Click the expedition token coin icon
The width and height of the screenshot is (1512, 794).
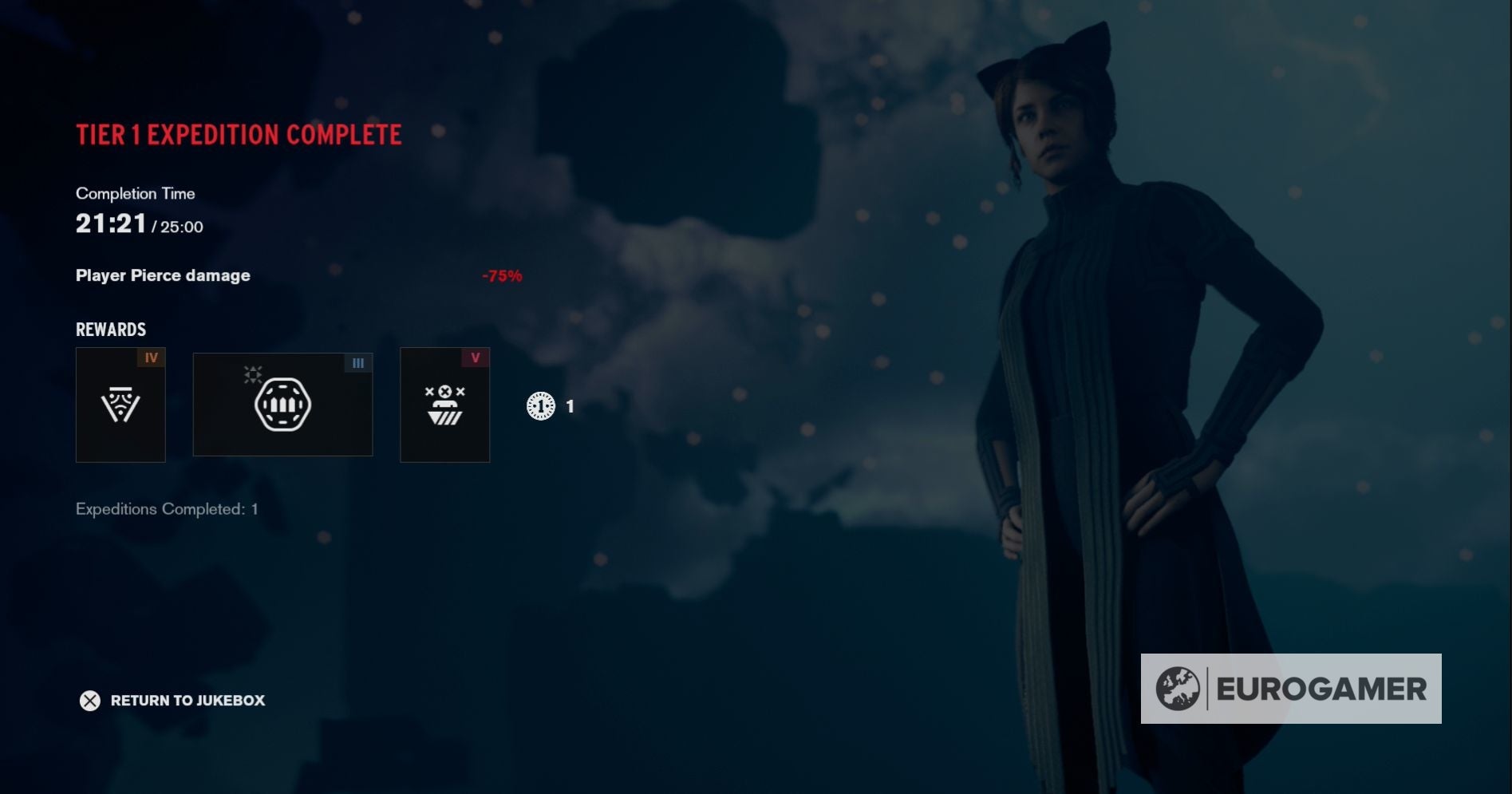tap(541, 406)
